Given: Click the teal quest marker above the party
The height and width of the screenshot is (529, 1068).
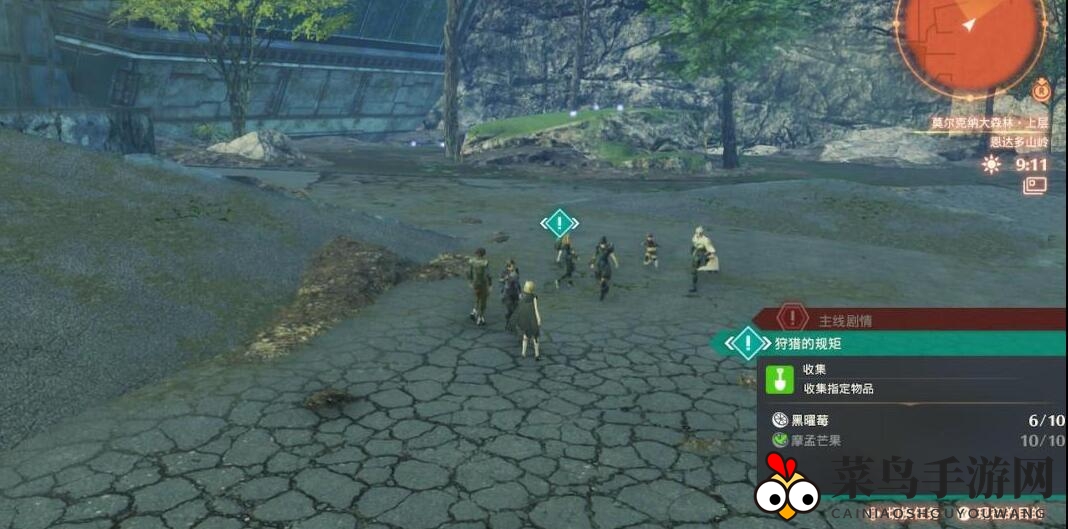Looking at the screenshot, I should [560, 222].
